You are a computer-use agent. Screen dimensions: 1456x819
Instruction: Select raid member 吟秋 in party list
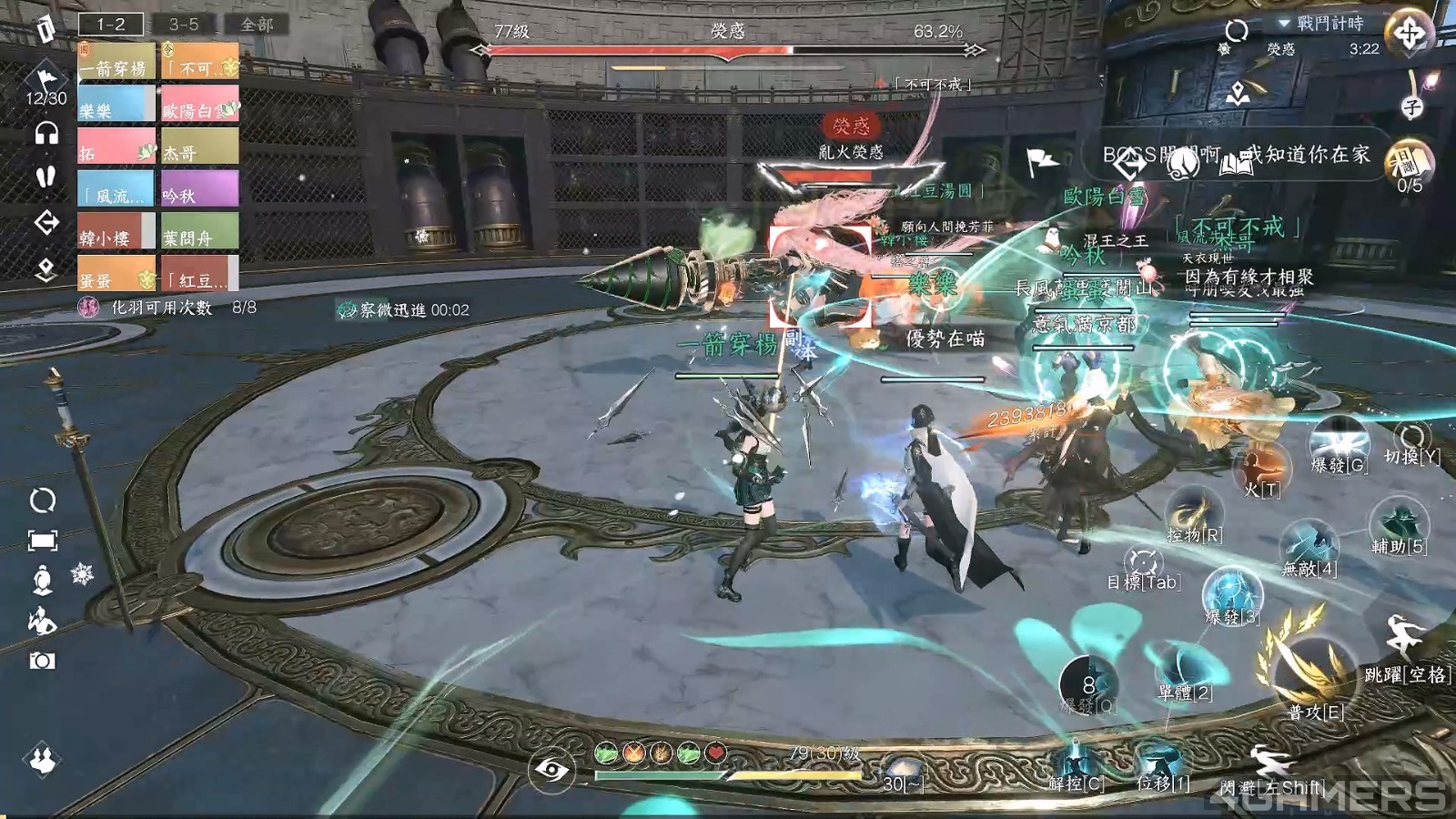click(x=199, y=189)
